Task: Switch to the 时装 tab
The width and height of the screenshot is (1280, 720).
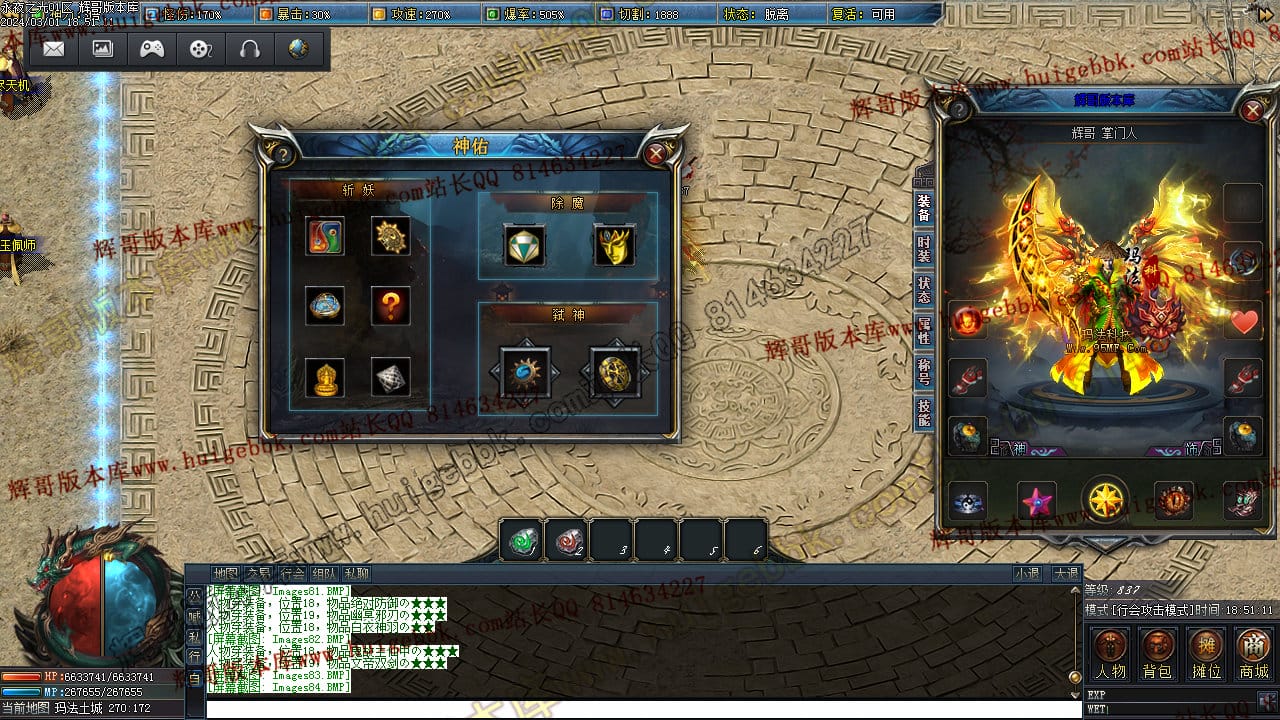Action: click(x=924, y=249)
